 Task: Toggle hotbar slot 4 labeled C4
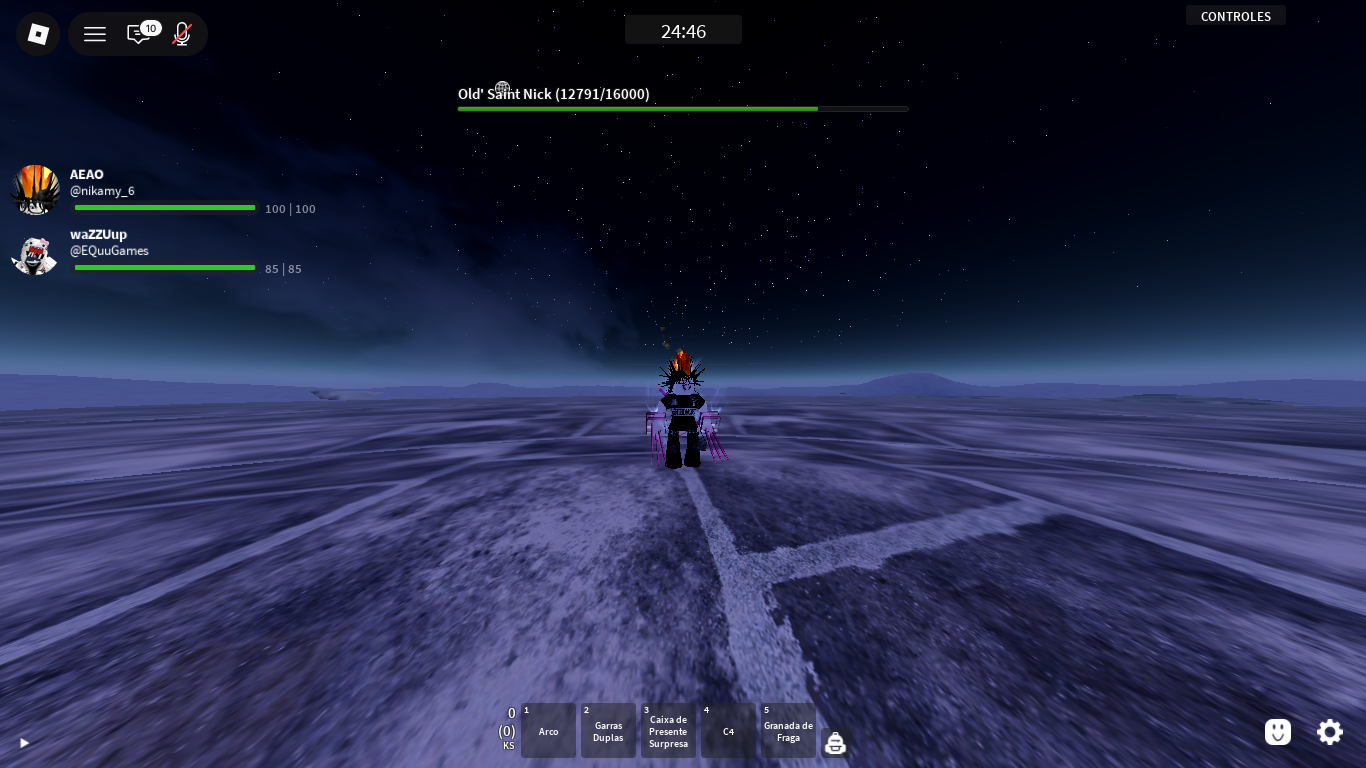[728, 730]
